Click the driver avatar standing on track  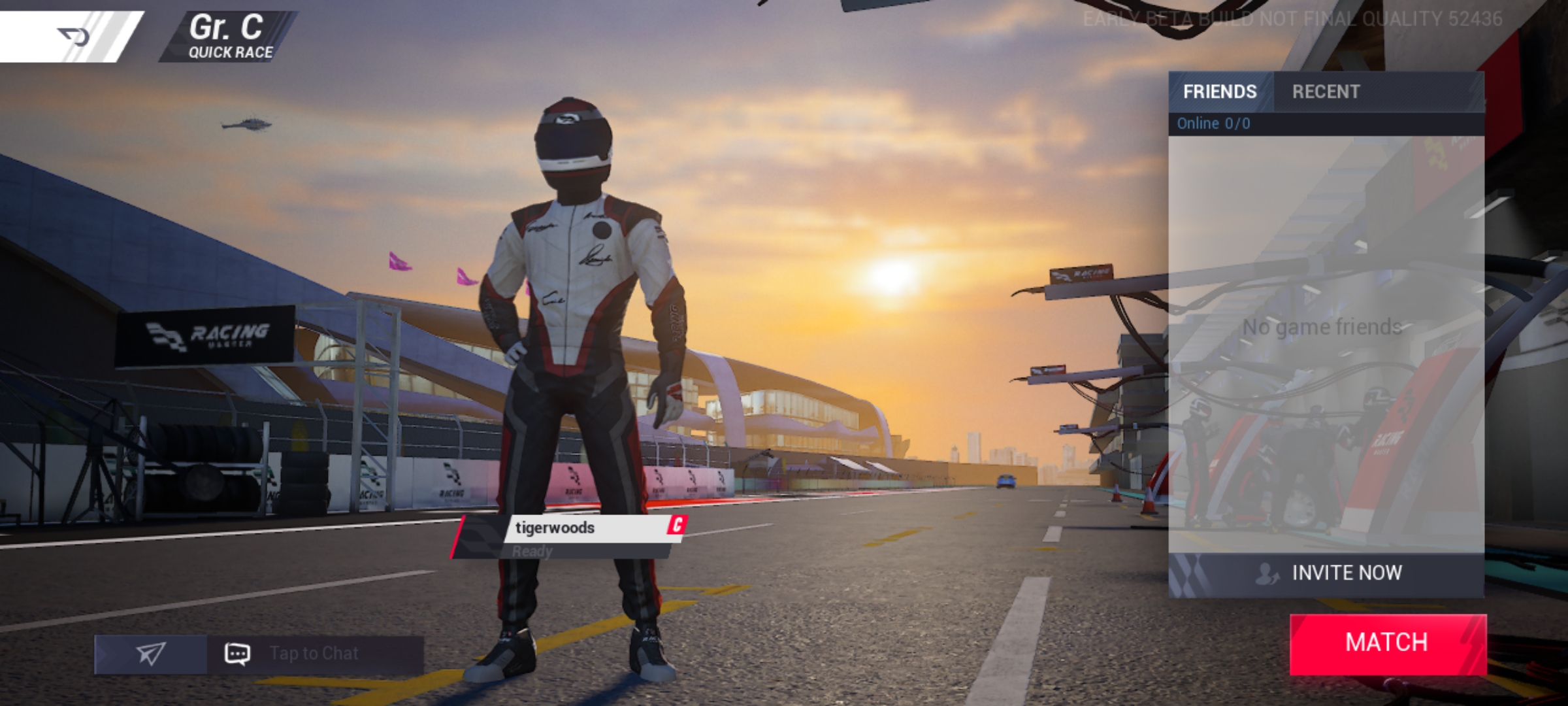[575, 360]
